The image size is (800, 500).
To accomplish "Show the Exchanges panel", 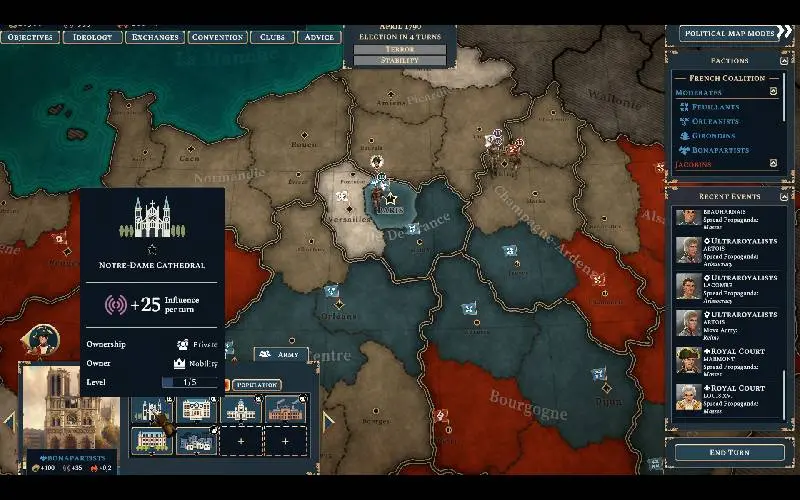I will pyautogui.click(x=155, y=37).
